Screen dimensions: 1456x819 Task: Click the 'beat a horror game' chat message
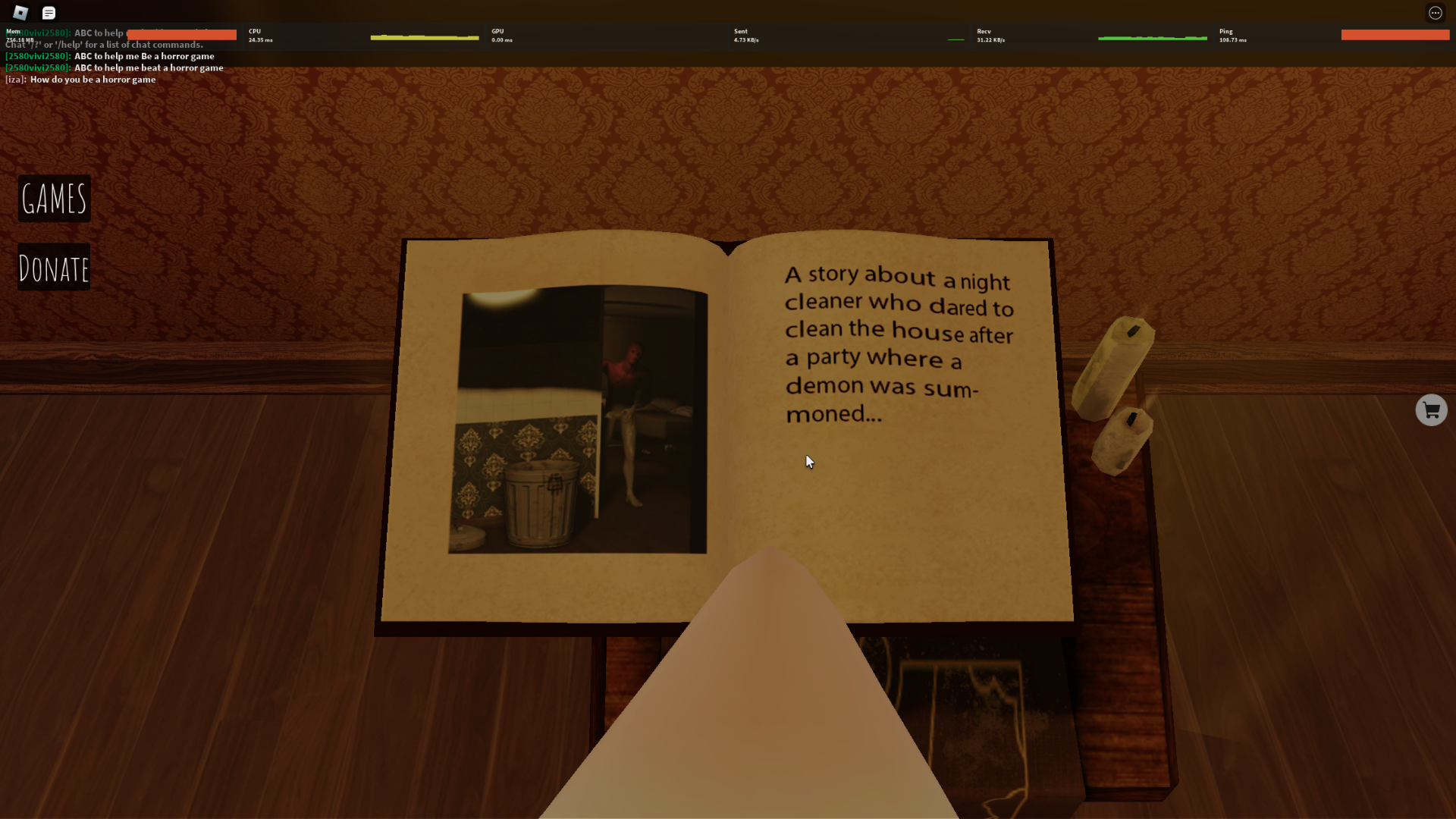coord(114,67)
